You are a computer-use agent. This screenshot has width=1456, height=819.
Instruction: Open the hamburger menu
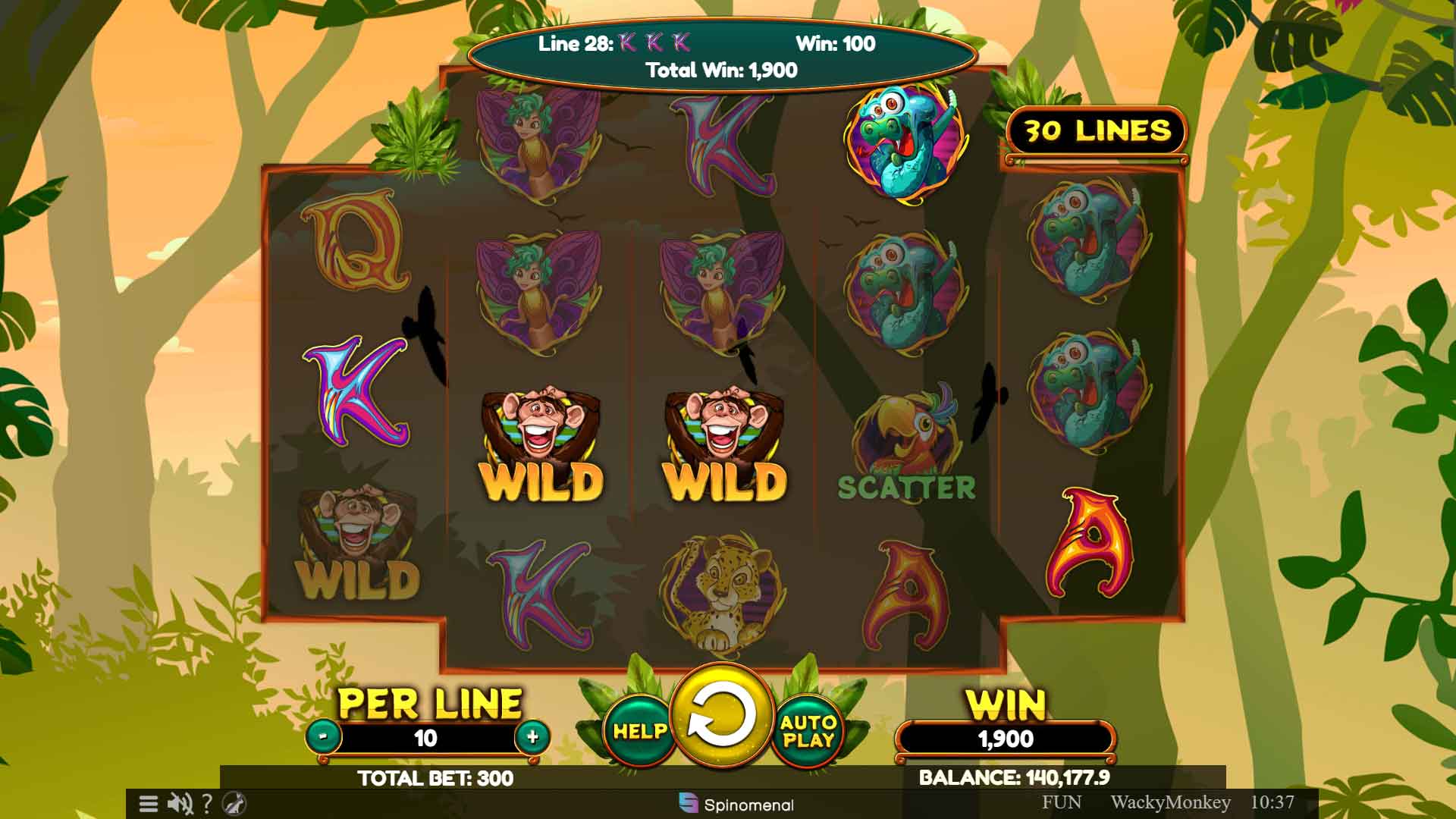point(149,803)
